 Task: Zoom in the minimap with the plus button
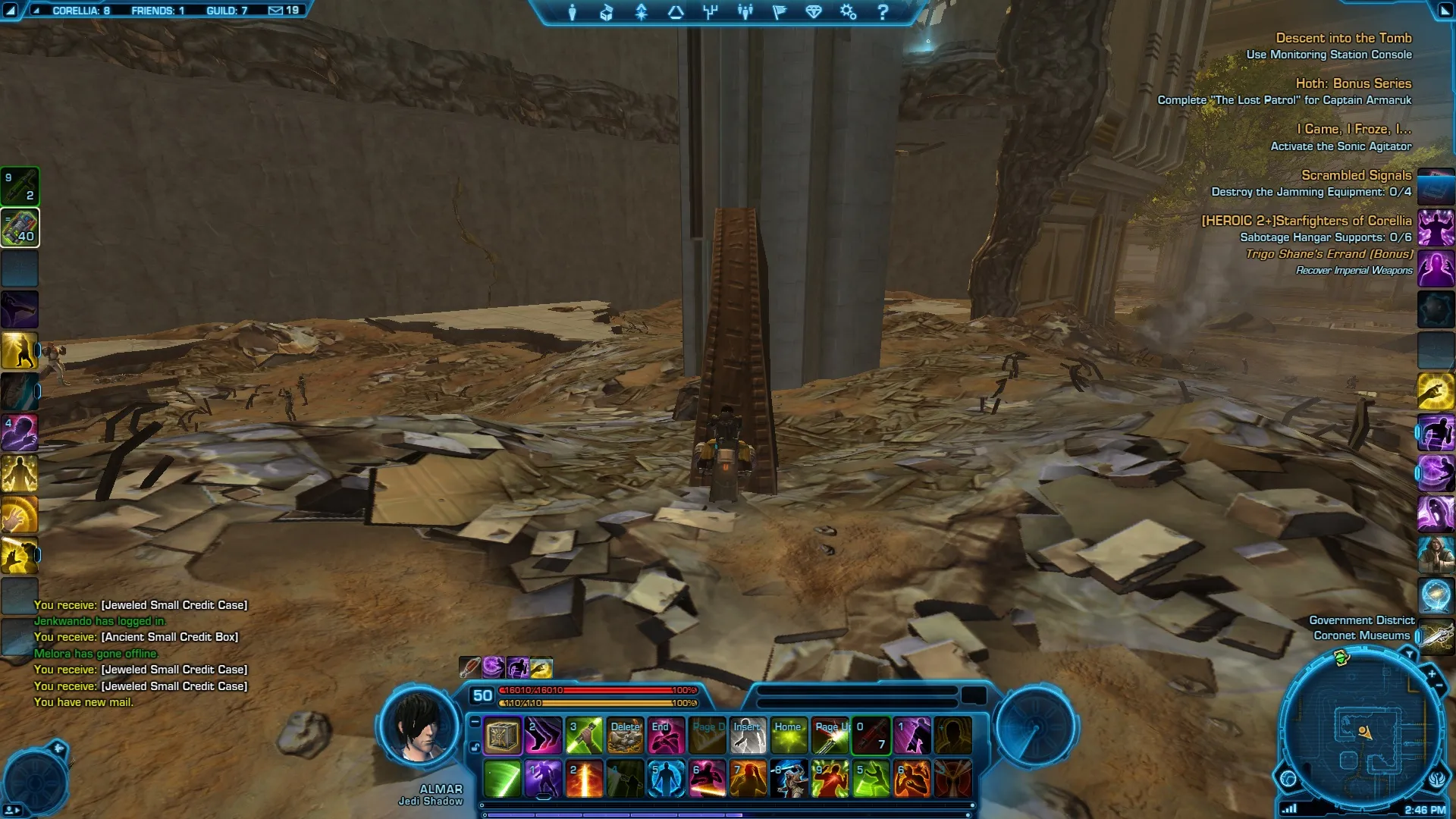coord(1431,673)
